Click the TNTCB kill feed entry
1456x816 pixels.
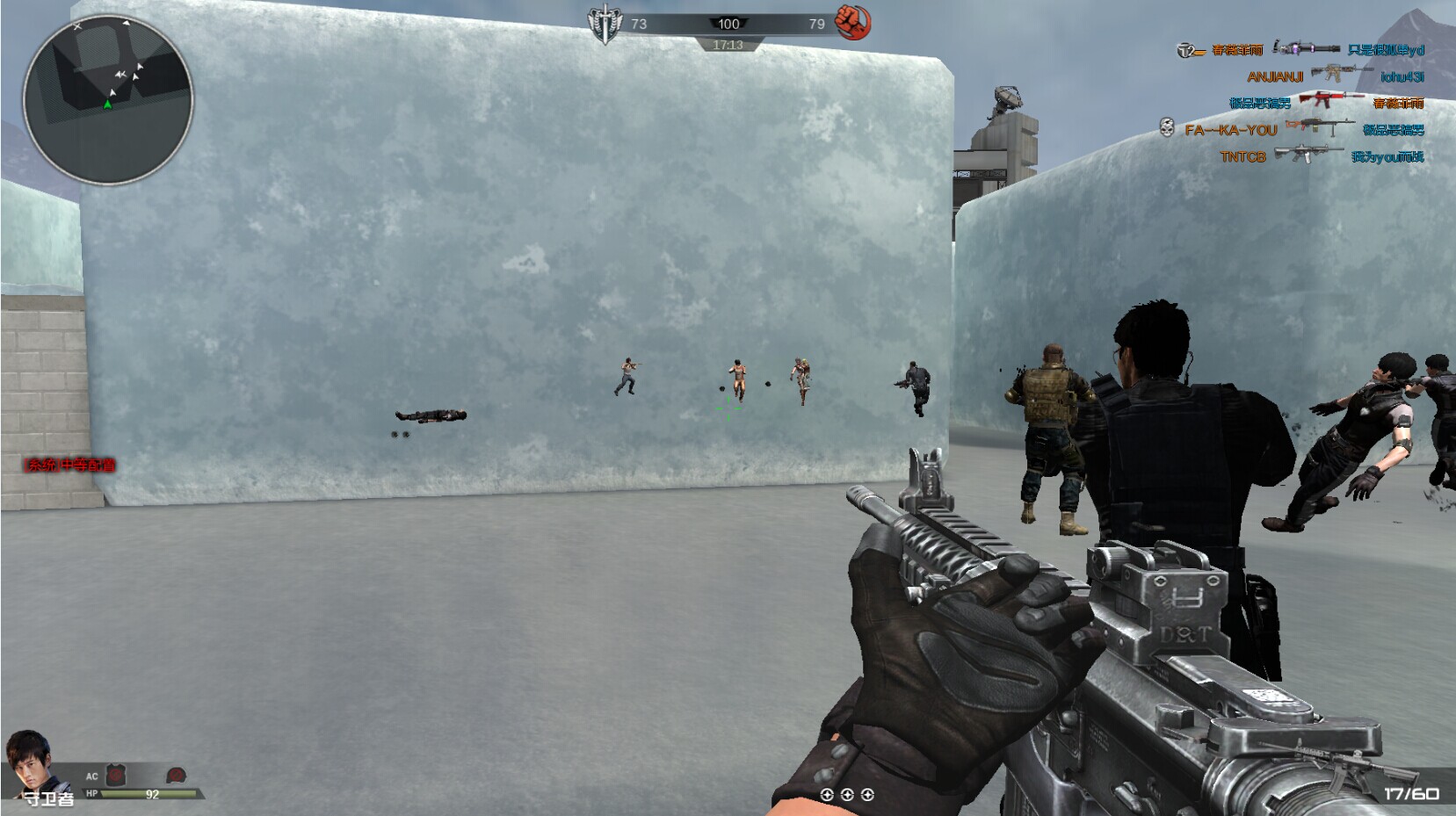pos(1242,157)
